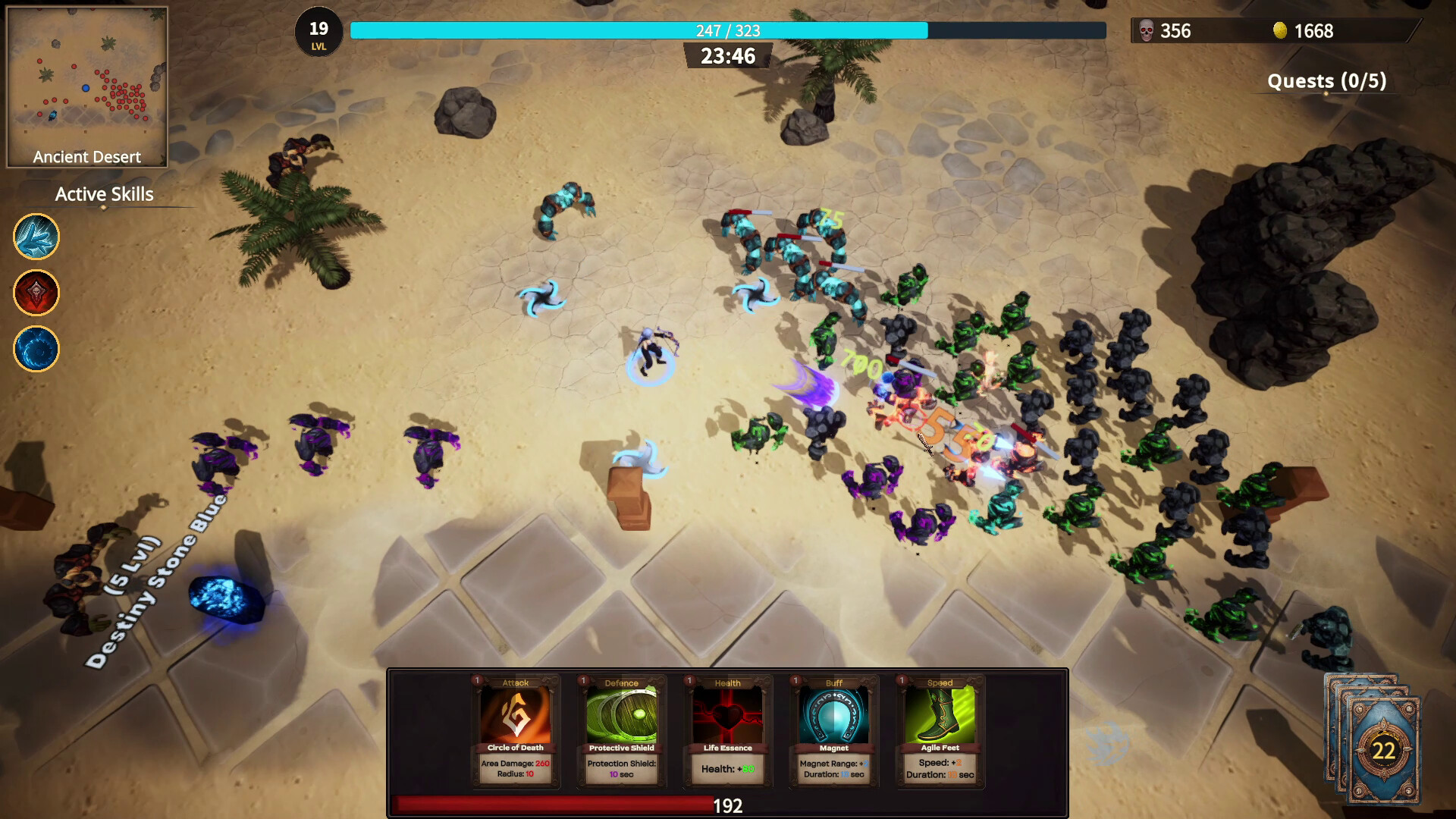Toggle the Attack card level badge
Image resolution: width=1456 pixels, height=819 pixels.
475,682
